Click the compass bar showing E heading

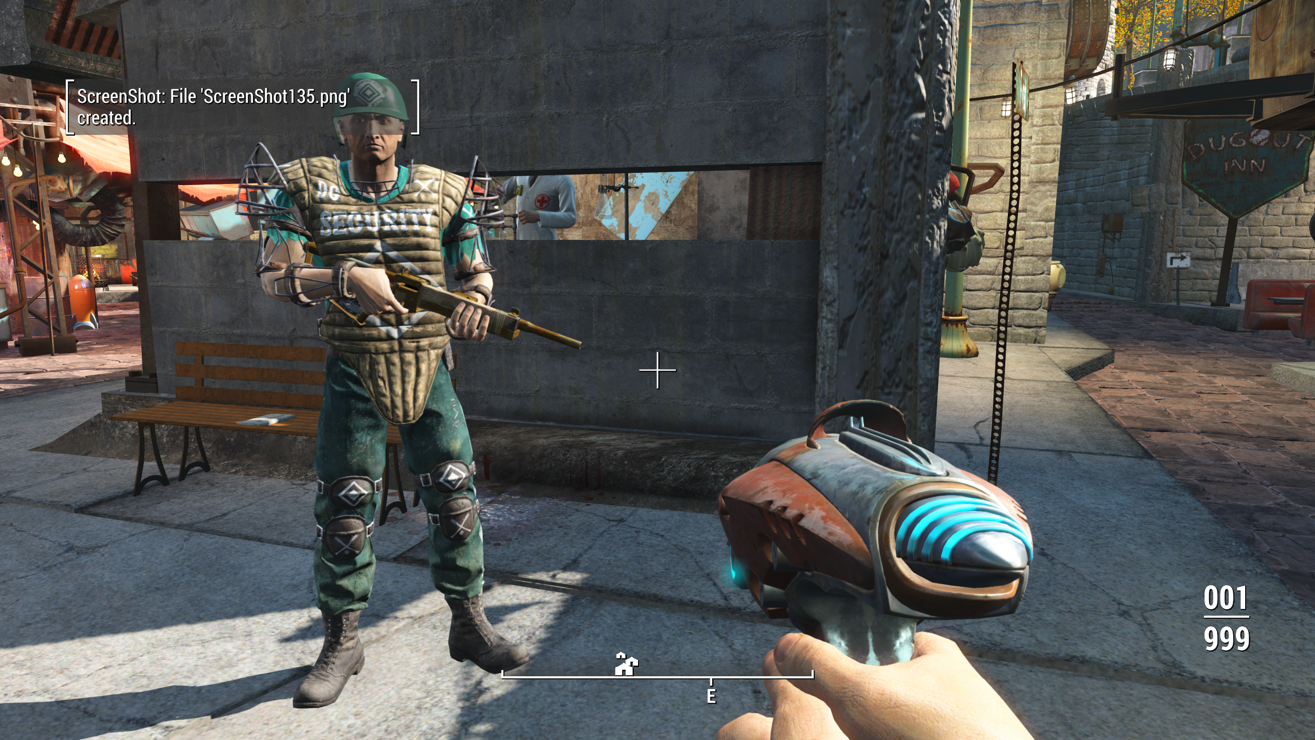(x=658, y=678)
